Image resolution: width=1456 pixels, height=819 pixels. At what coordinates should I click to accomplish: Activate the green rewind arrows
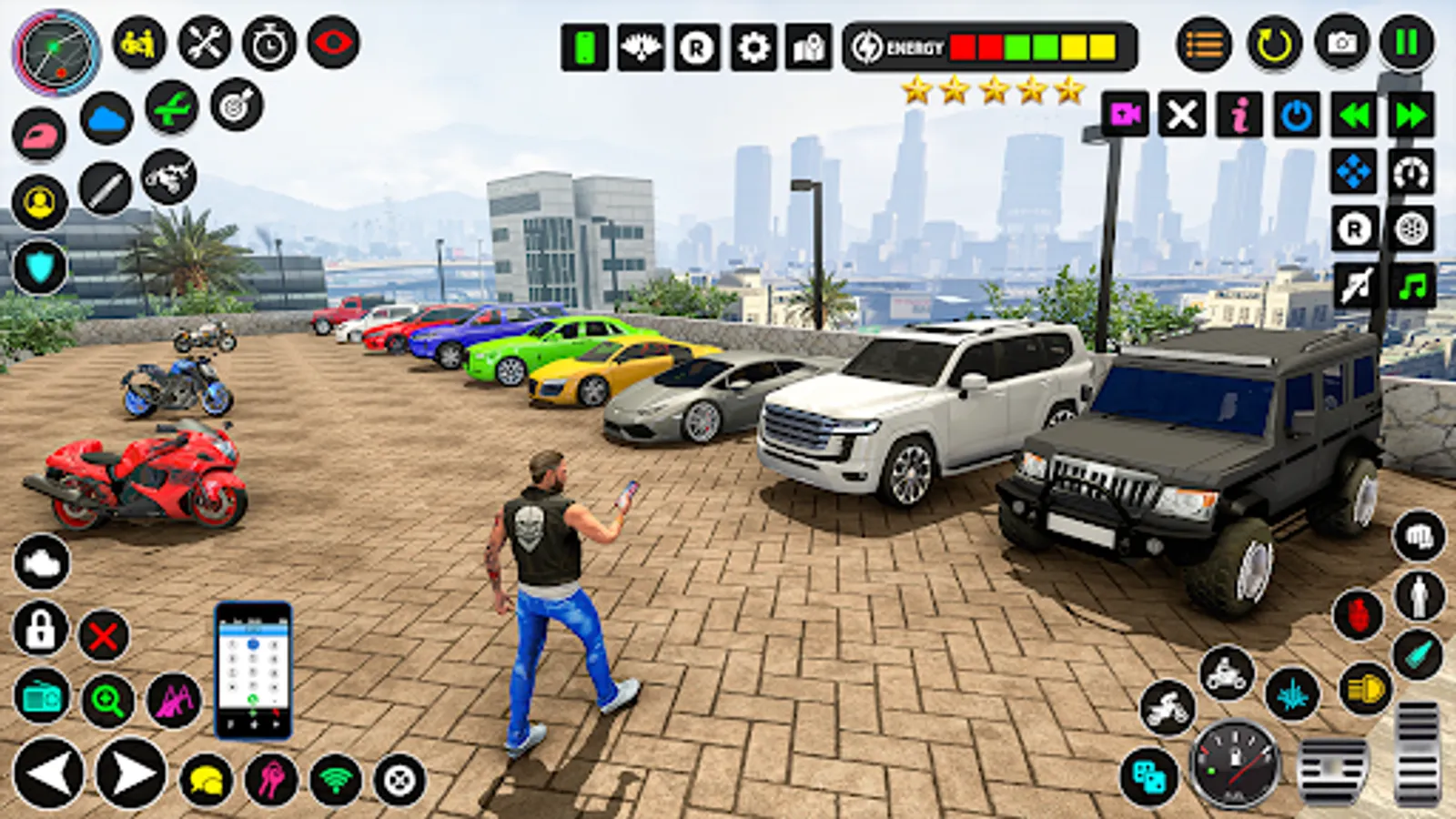1354,115
